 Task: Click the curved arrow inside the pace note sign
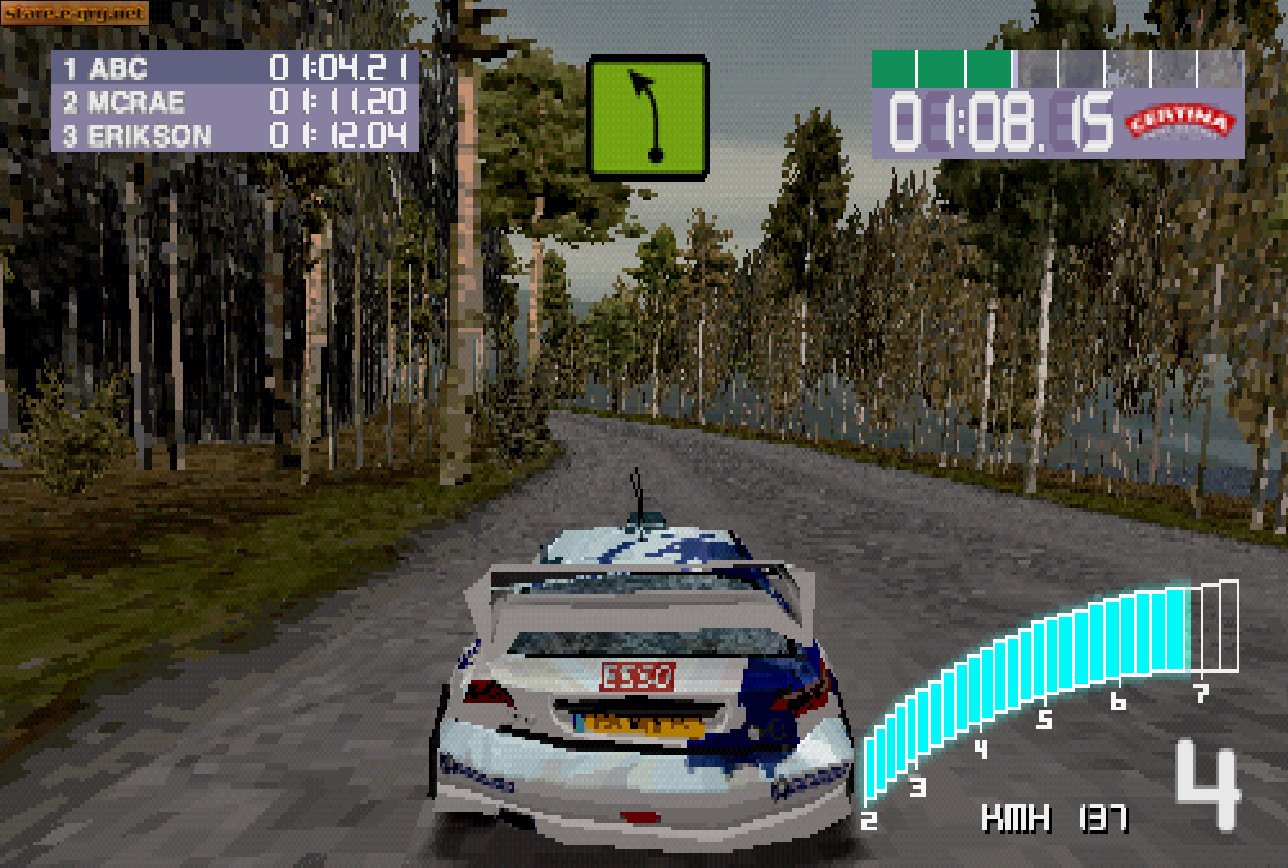tap(647, 110)
